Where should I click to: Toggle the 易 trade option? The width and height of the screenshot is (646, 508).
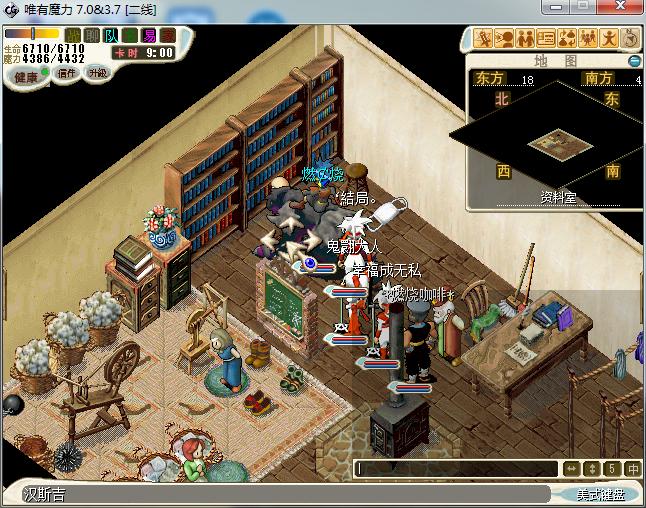(149, 36)
